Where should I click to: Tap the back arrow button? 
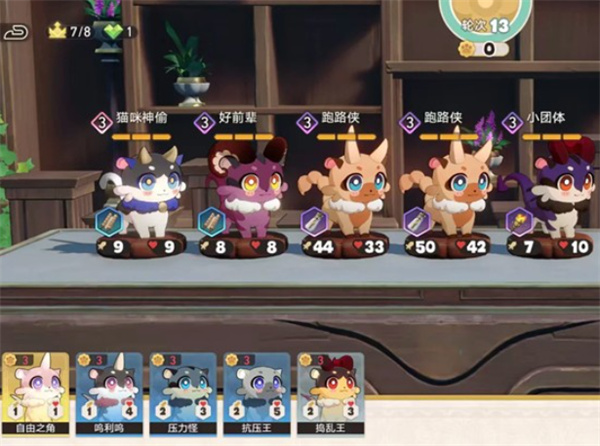click(x=17, y=32)
